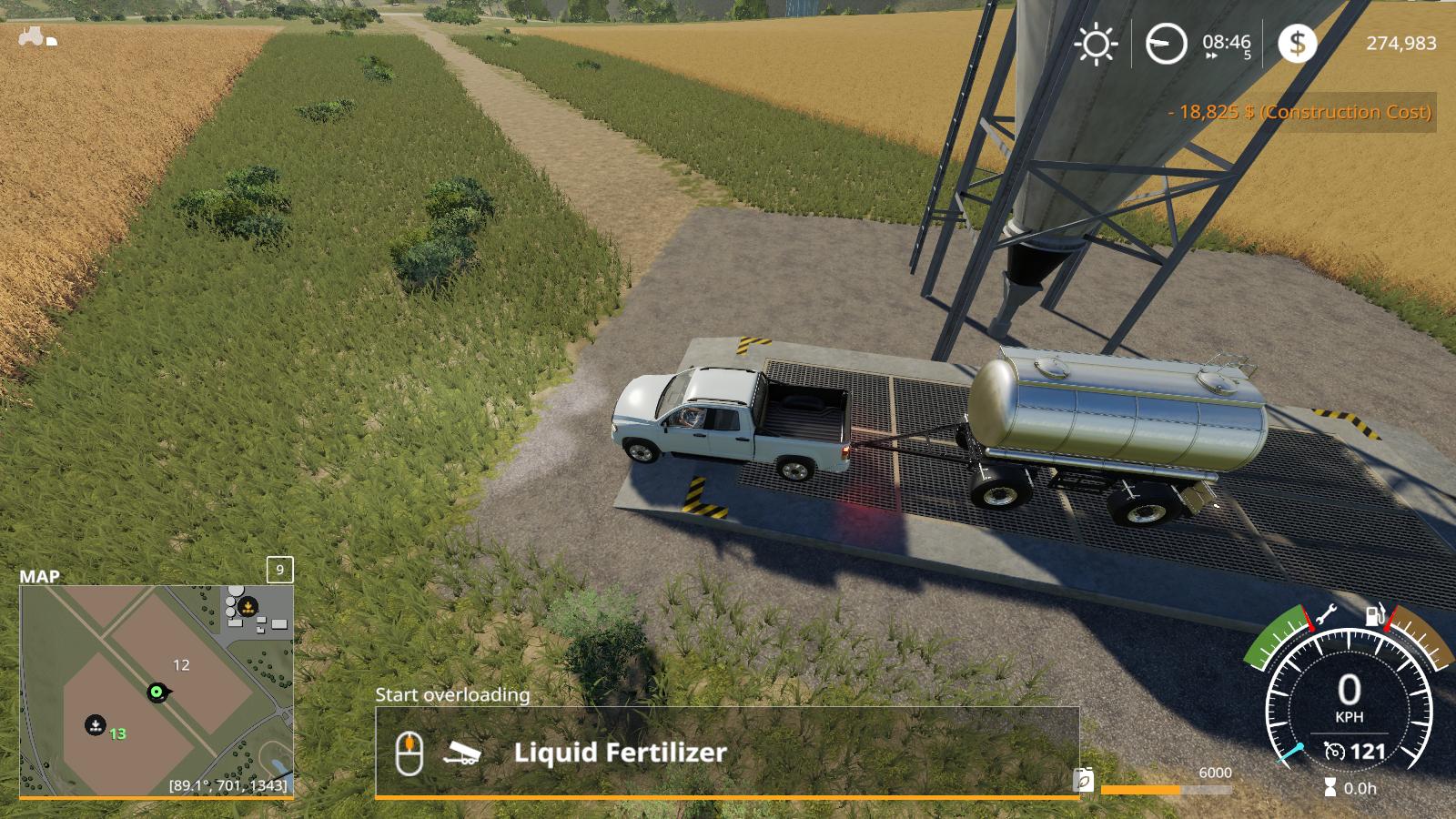
Task: Click the dollar coin money icon
Action: point(1297,43)
